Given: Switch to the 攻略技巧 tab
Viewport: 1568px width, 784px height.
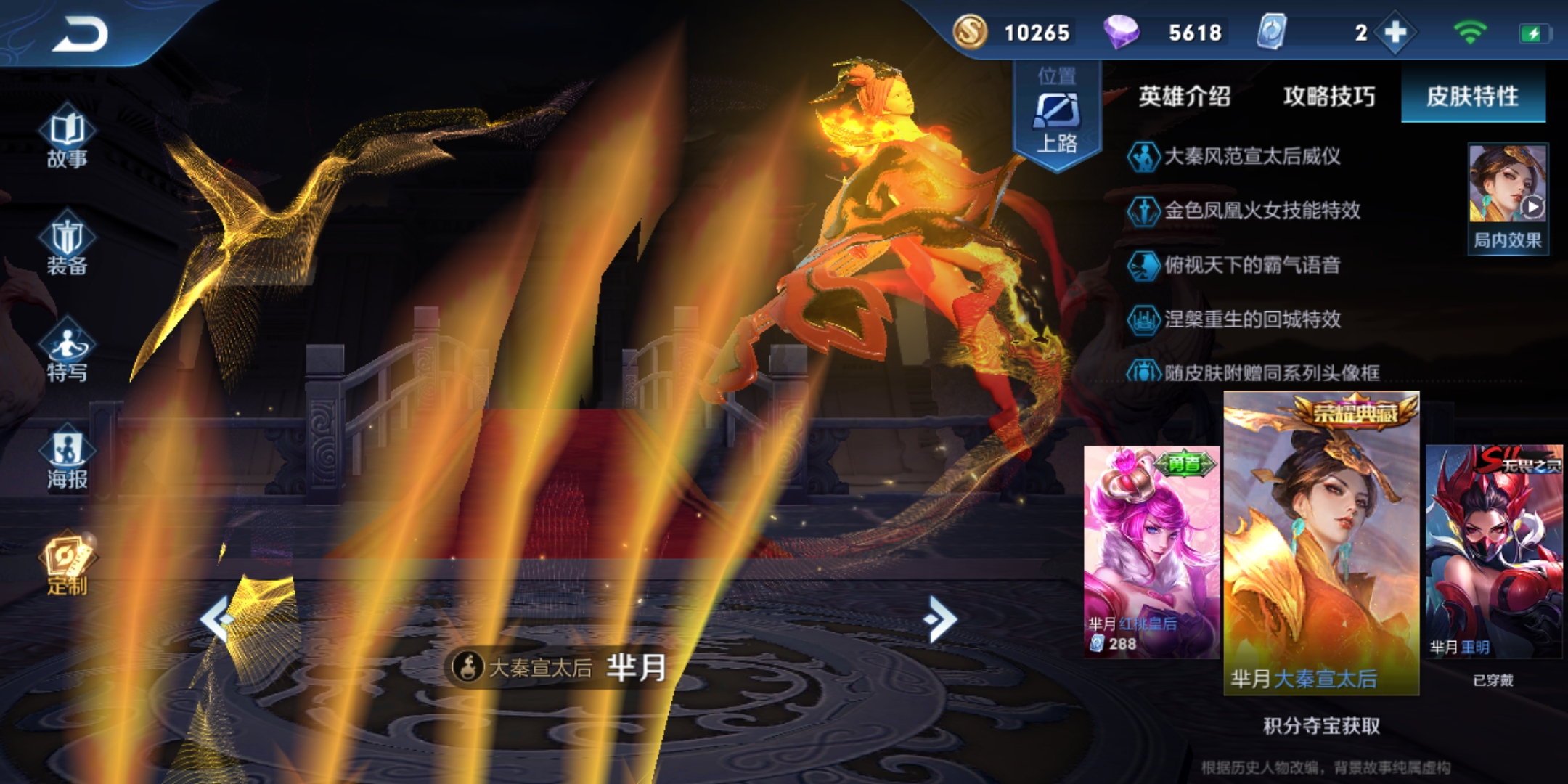Looking at the screenshot, I should point(1328,97).
